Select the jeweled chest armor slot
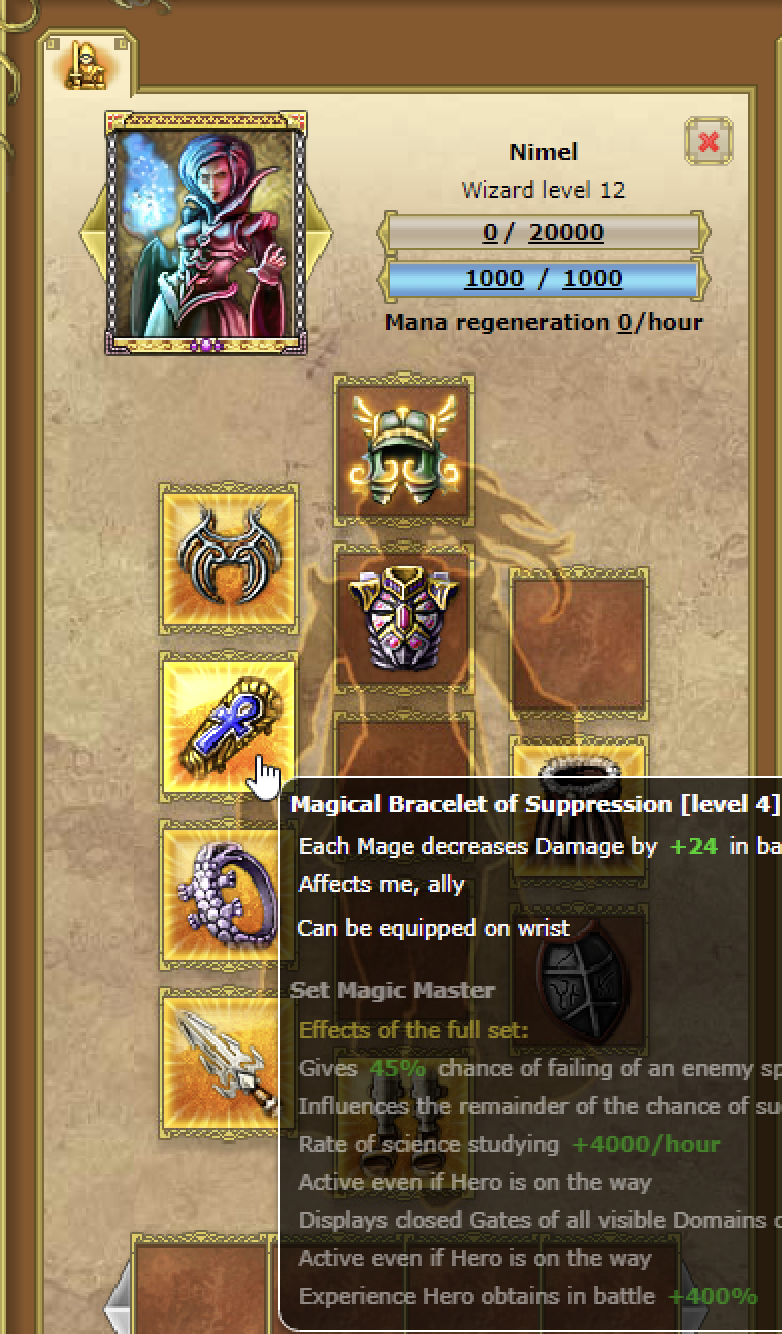The width and height of the screenshot is (782, 1334). 403,618
